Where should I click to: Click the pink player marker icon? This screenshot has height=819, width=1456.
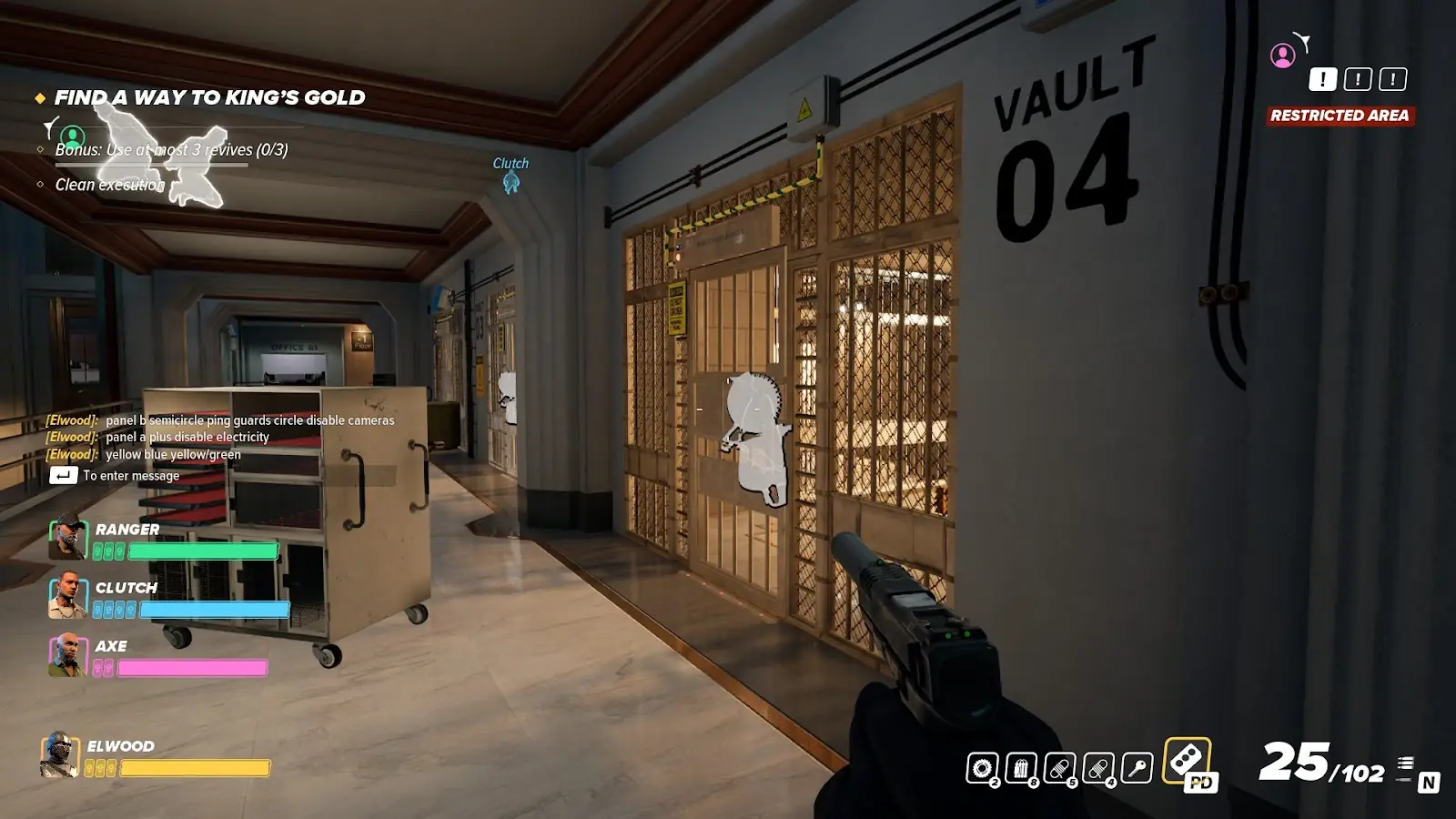point(1283,56)
